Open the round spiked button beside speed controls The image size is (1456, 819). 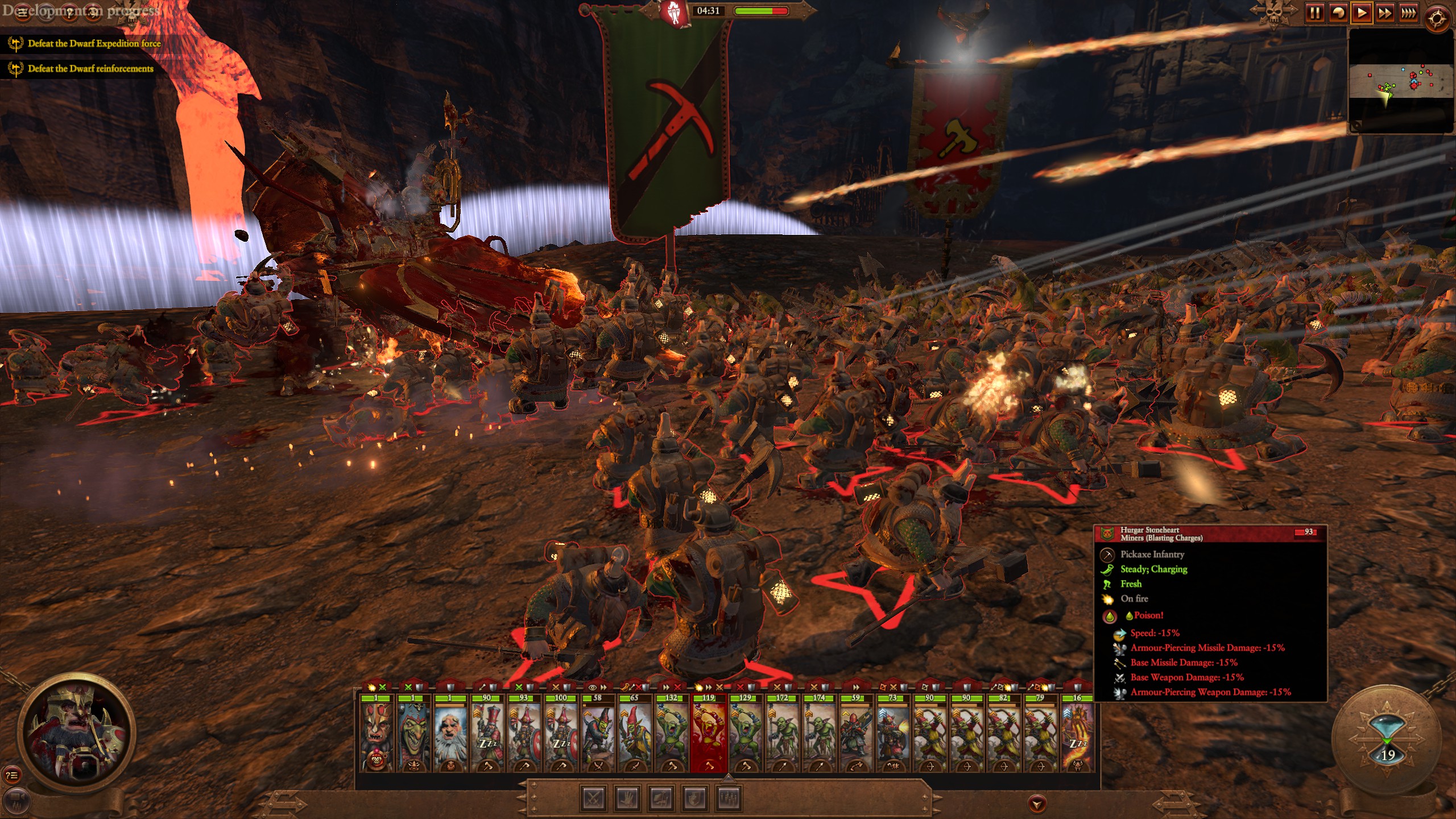click(1437, 19)
